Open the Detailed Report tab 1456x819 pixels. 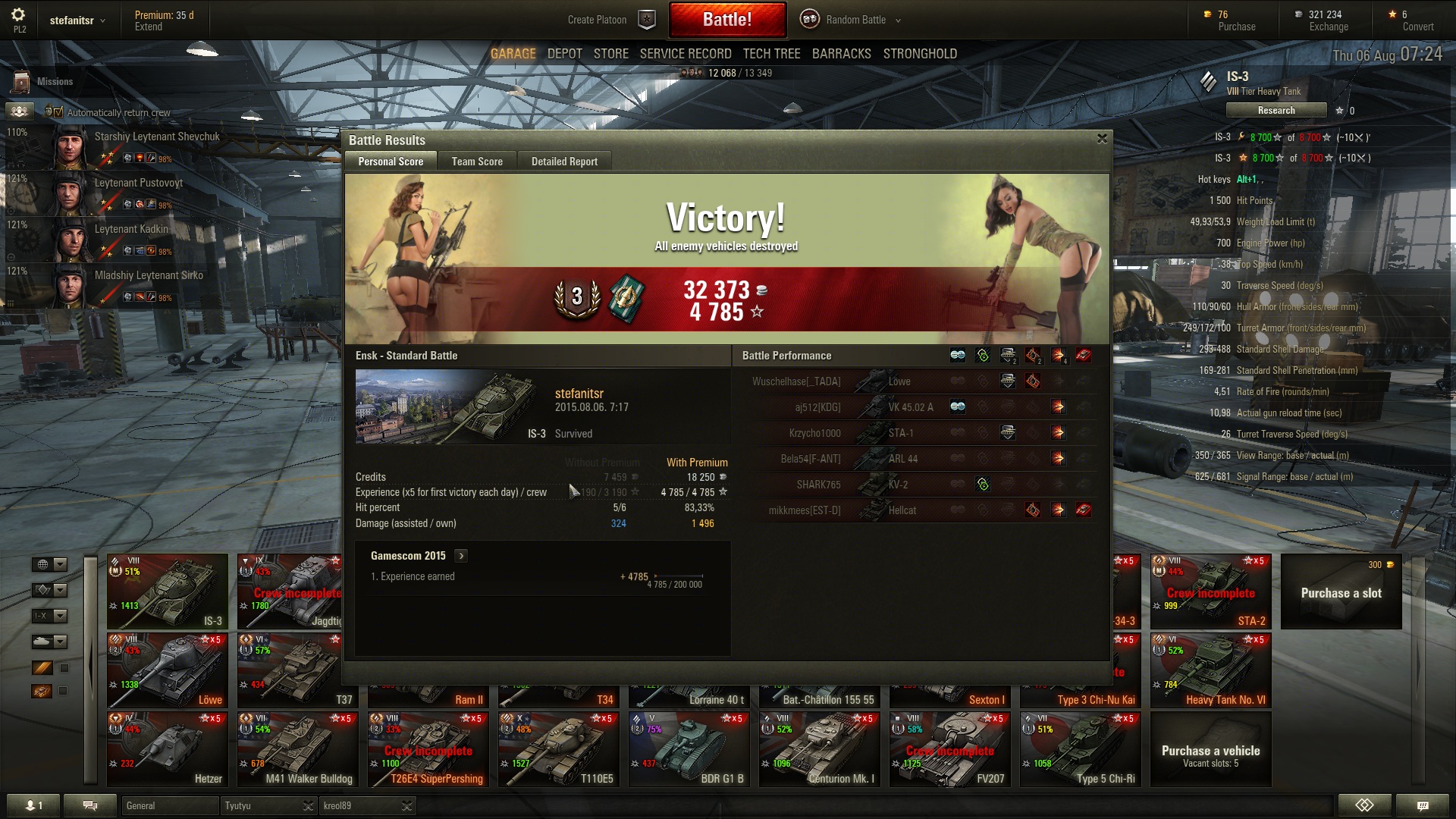[x=564, y=162]
